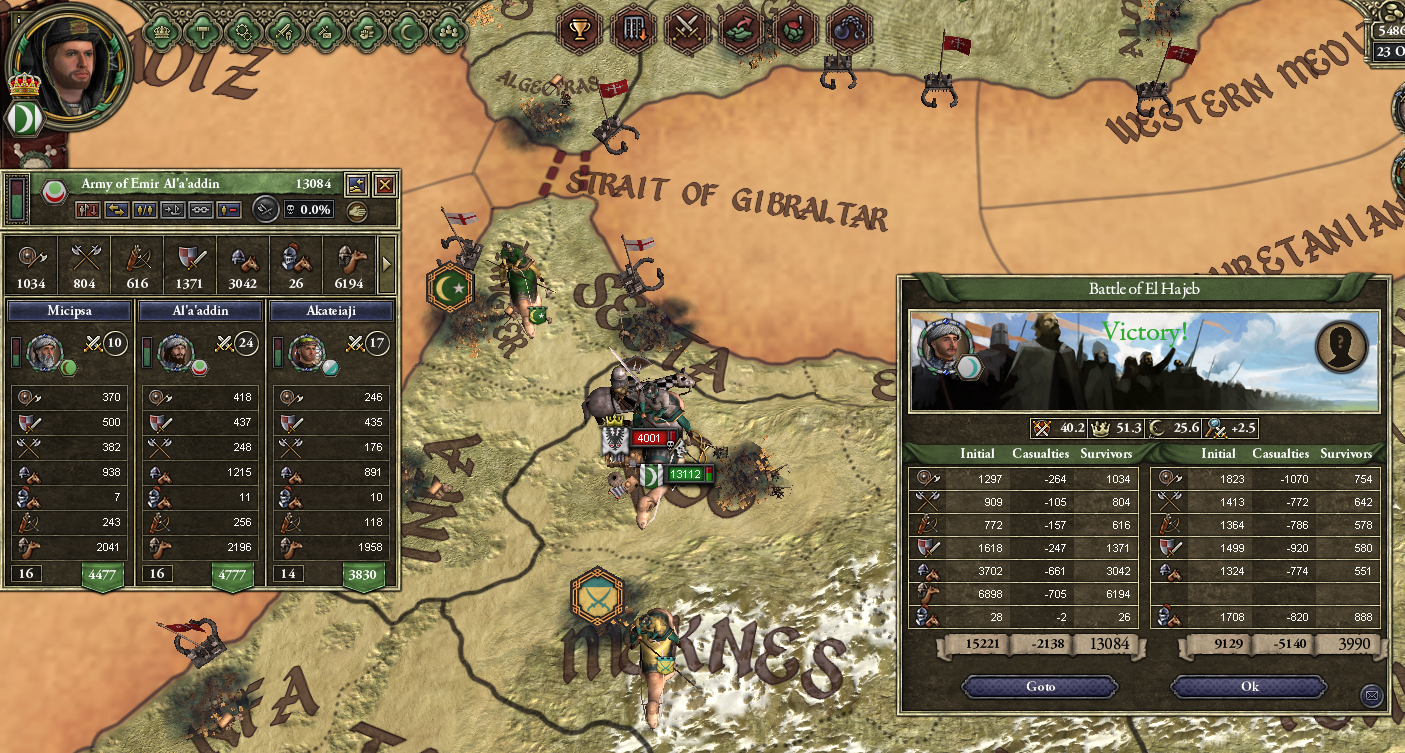
Task: Open the Council screen via the crown icon
Action: pyautogui.click(x=161, y=31)
